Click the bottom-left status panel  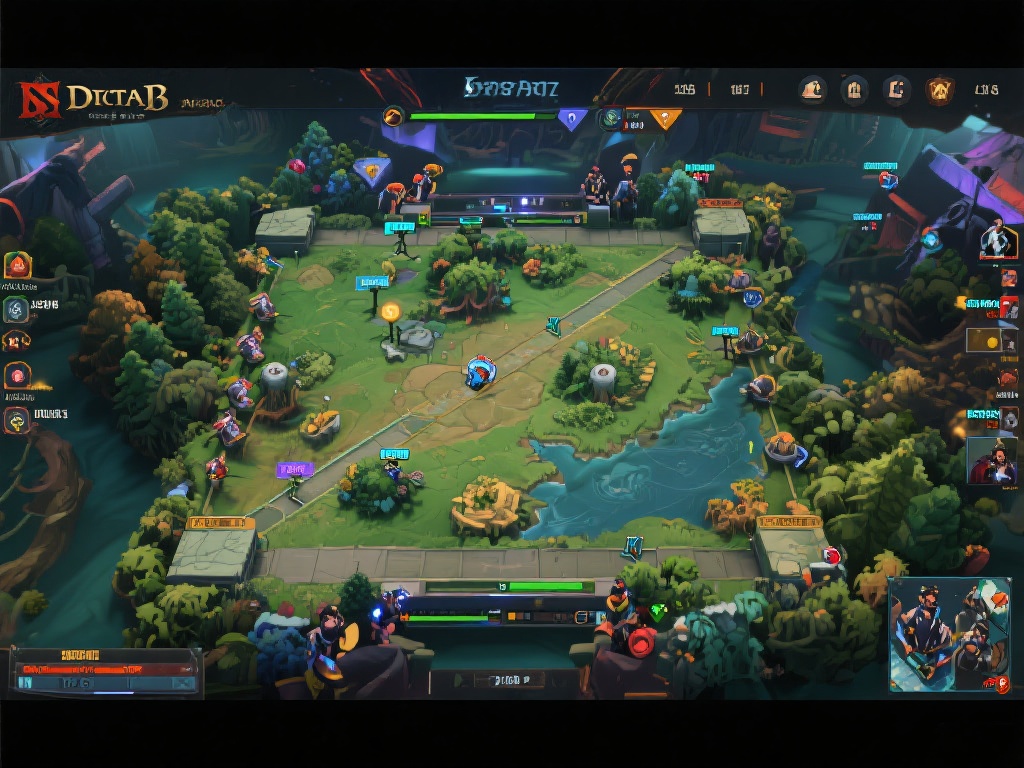click(x=105, y=671)
